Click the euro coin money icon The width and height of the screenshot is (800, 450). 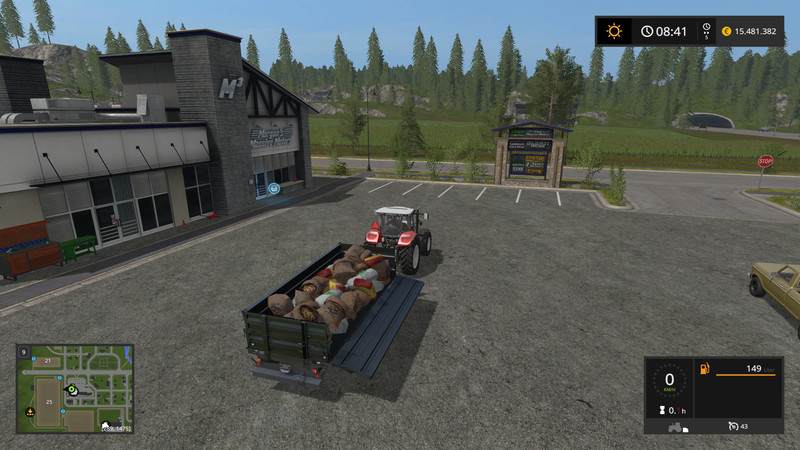click(x=725, y=31)
